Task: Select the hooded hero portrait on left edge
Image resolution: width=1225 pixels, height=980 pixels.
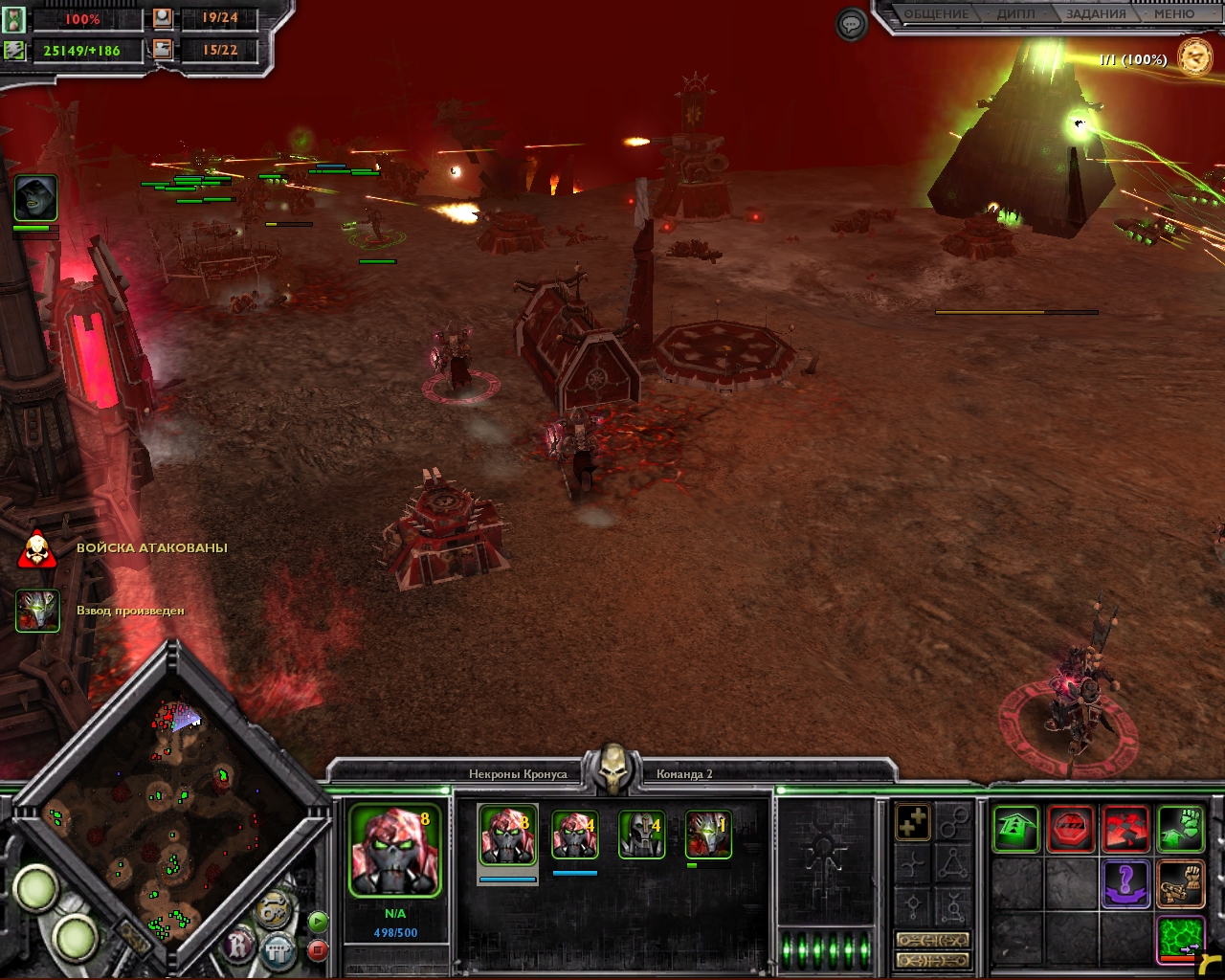Action: coord(35,198)
